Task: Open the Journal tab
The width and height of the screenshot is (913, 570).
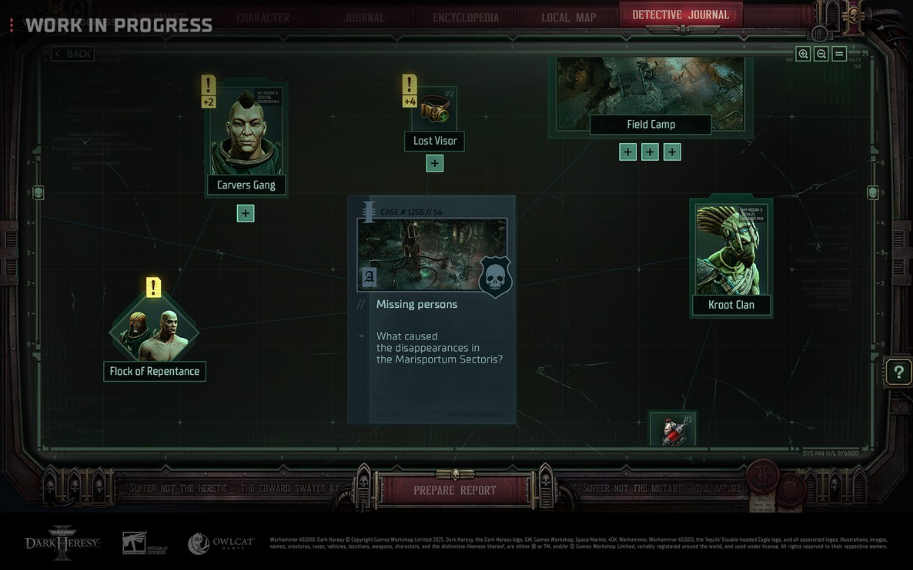Action: (x=364, y=17)
